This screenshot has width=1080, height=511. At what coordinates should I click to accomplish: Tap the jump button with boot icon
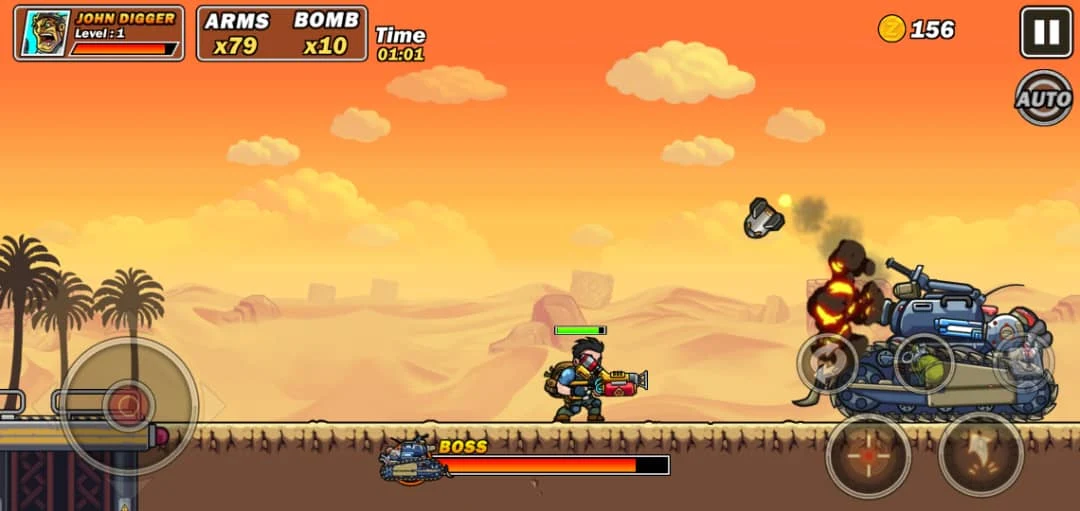pyautogui.click(x=981, y=454)
